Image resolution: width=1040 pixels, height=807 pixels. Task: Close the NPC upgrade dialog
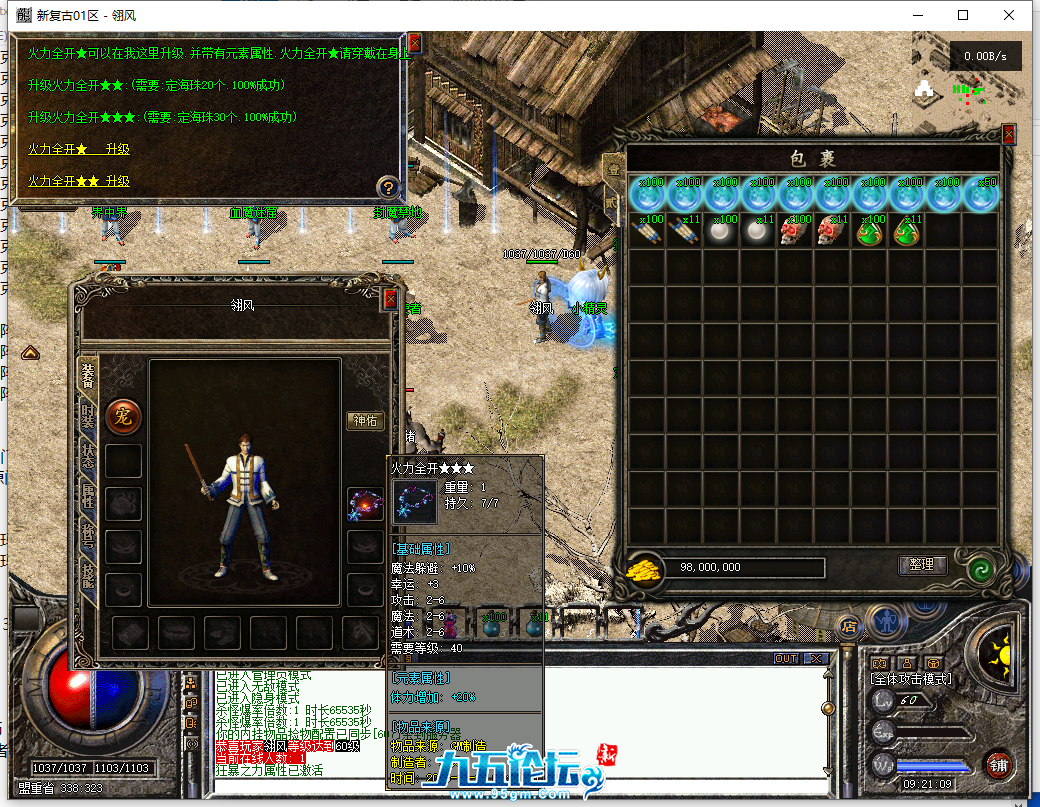[x=414, y=43]
